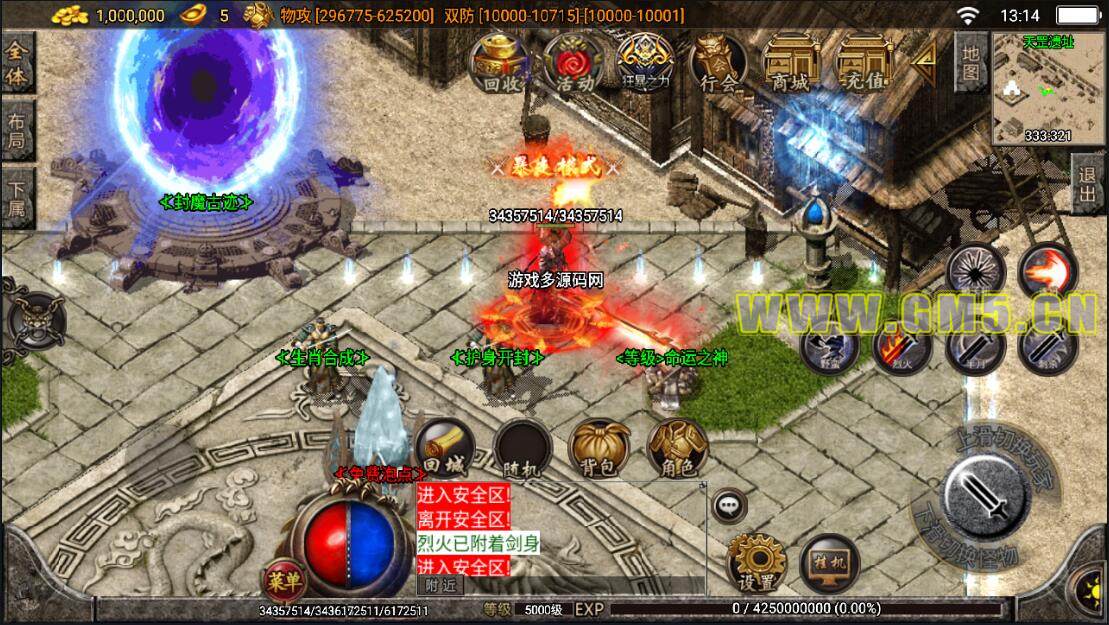Select the 全体 tab
The width and height of the screenshot is (1109, 625).
pyautogui.click(x=17, y=64)
